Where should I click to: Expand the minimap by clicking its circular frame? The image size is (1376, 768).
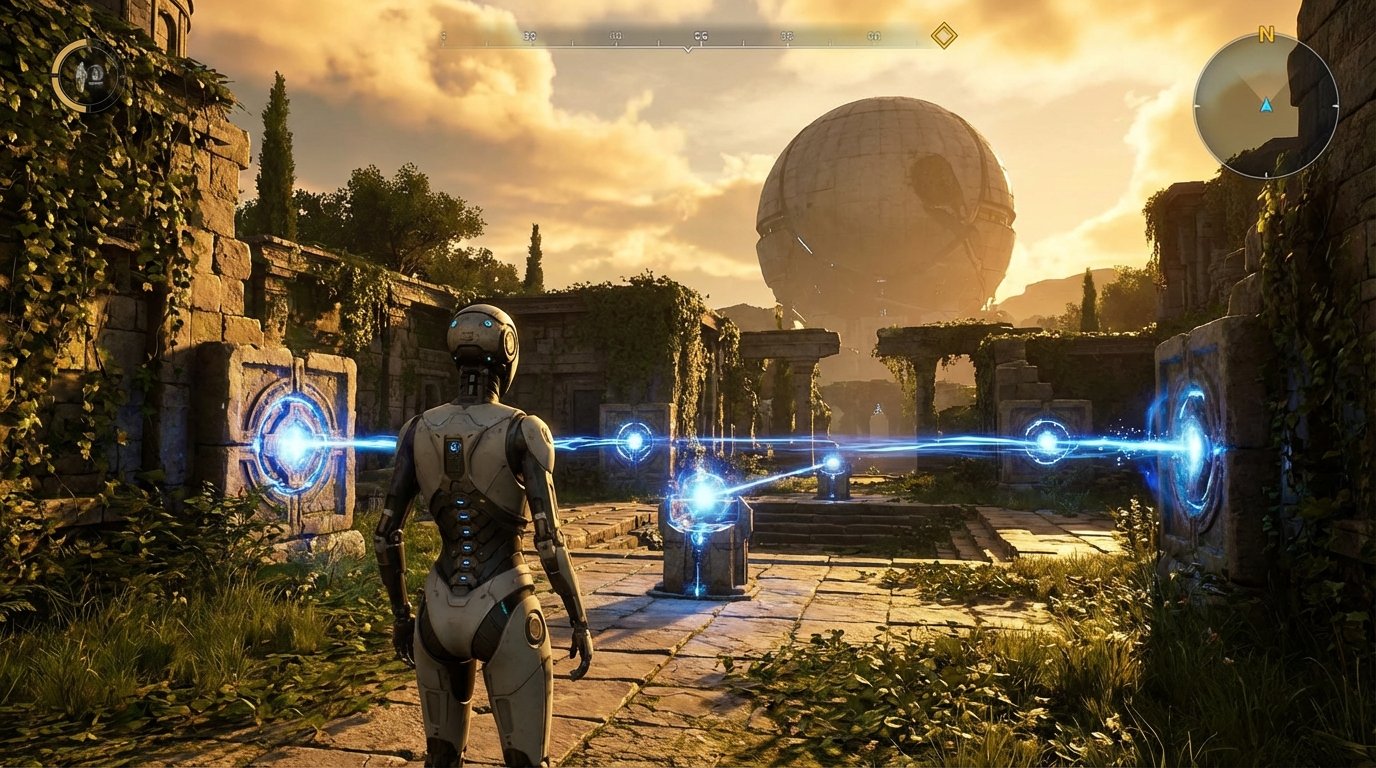pyautogui.click(x=1198, y=105)
